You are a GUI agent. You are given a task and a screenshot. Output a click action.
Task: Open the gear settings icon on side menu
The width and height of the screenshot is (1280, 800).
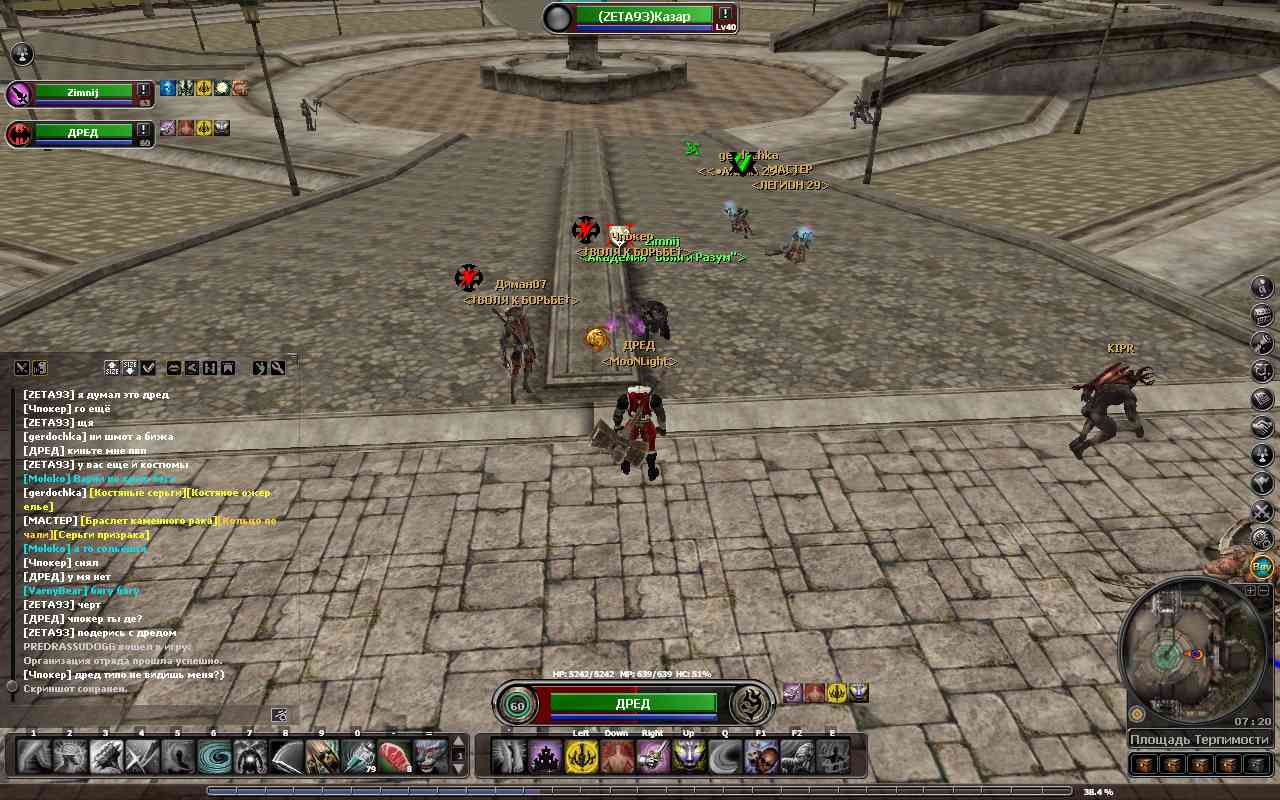1262,540
